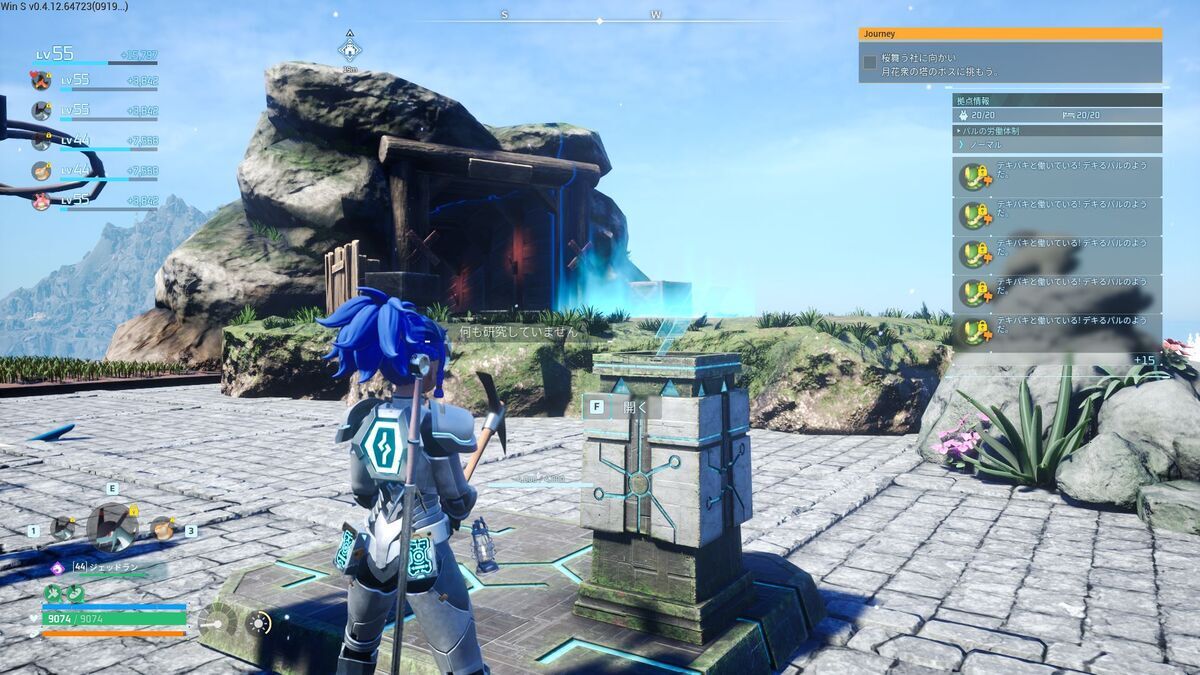
Task: Click the sun time-of-day dial
Action: click(259, 623)
